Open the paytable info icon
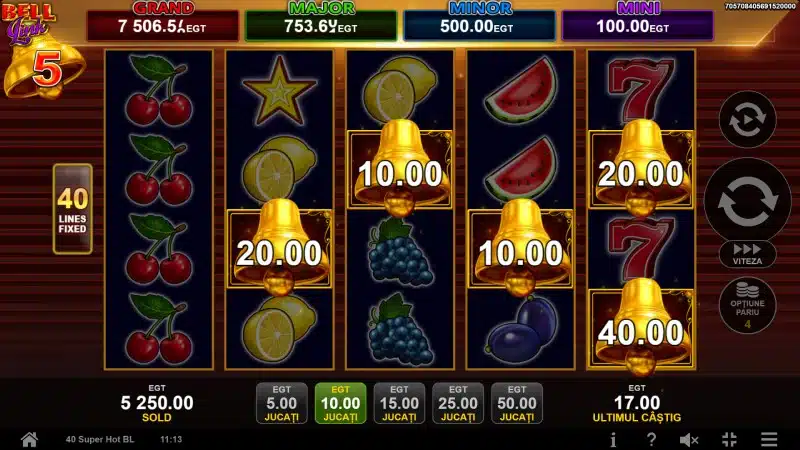Image resolution: width=800 pixels, height=450 pixels. point(613,439)
